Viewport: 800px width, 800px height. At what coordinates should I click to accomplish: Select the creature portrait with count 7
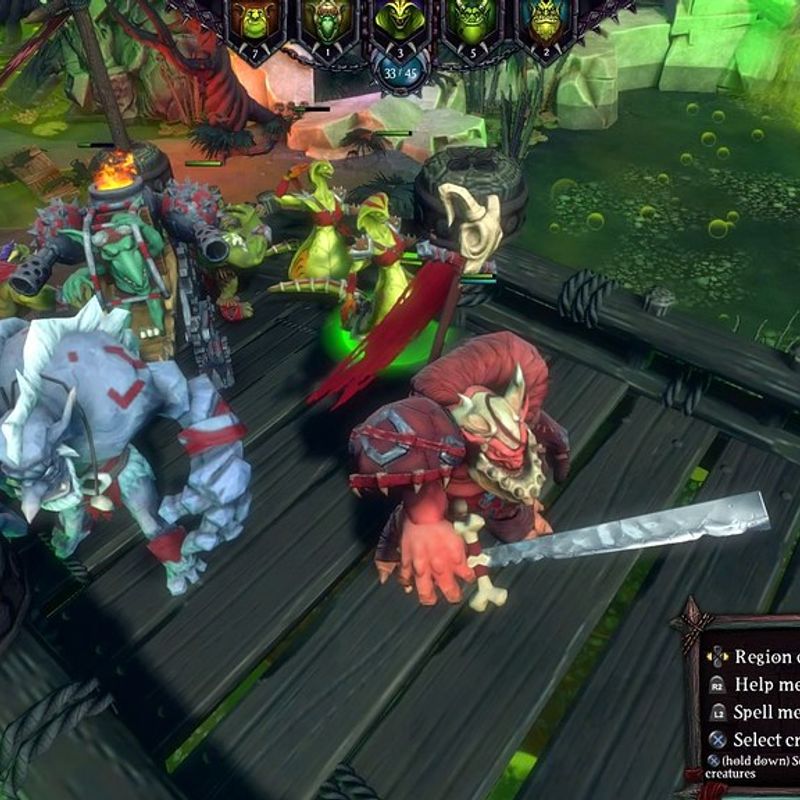(254, 24)
